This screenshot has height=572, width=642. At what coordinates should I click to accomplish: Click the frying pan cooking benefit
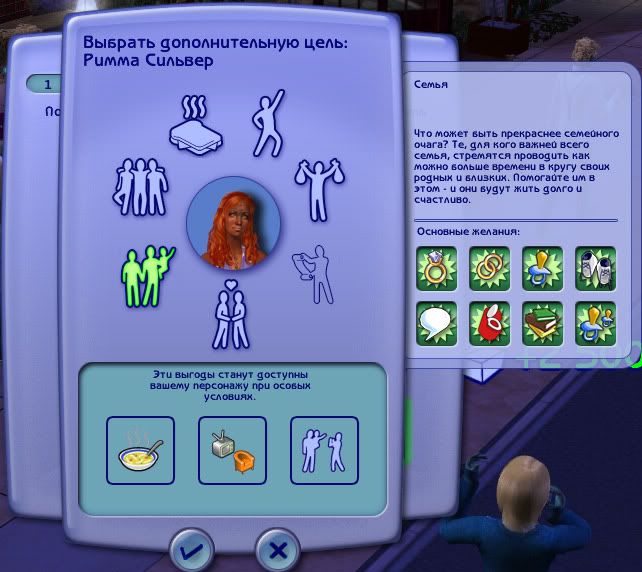click(140, 450)
